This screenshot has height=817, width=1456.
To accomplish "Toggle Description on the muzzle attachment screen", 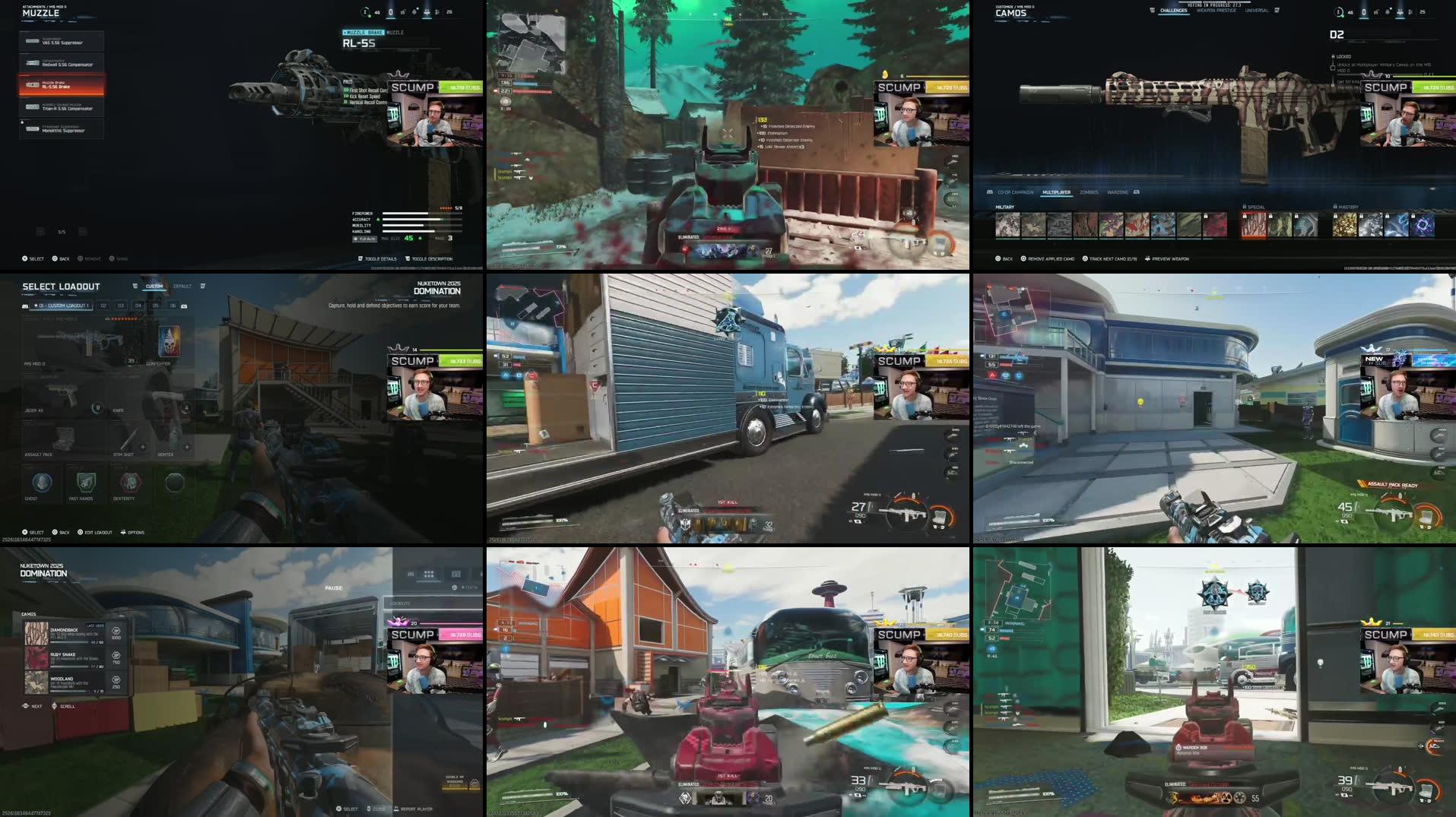I will click(431, 258).
